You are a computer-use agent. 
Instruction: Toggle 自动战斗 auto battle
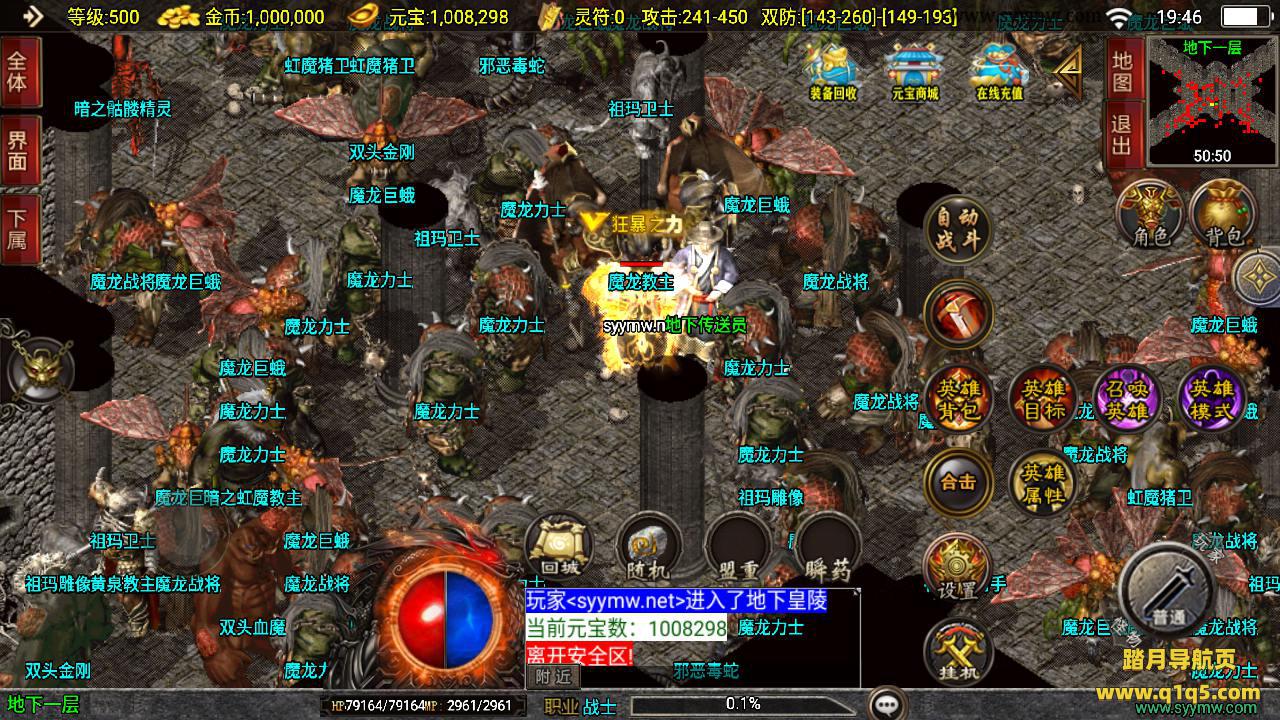tap(958, 229)
